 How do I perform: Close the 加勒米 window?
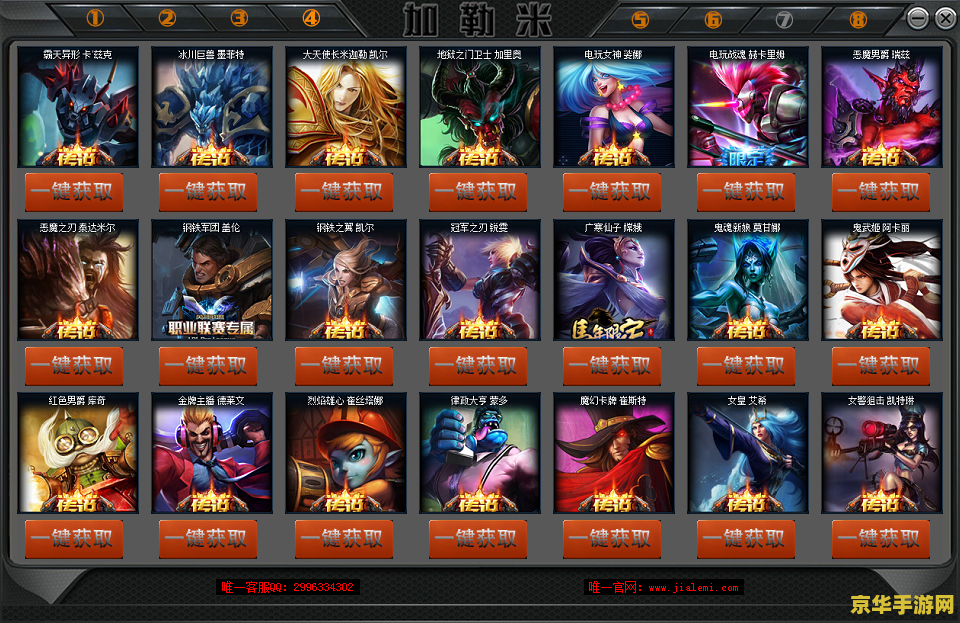[x=944, y=18]
